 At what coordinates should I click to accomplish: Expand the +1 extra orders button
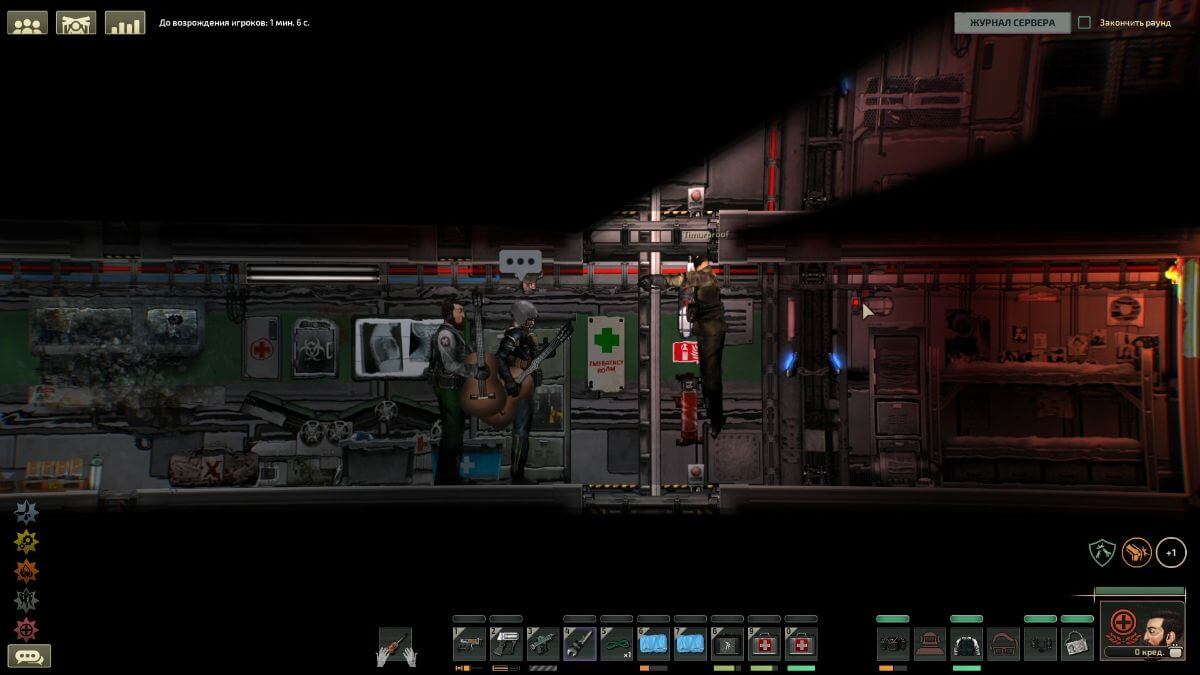tap(1171, 551)
